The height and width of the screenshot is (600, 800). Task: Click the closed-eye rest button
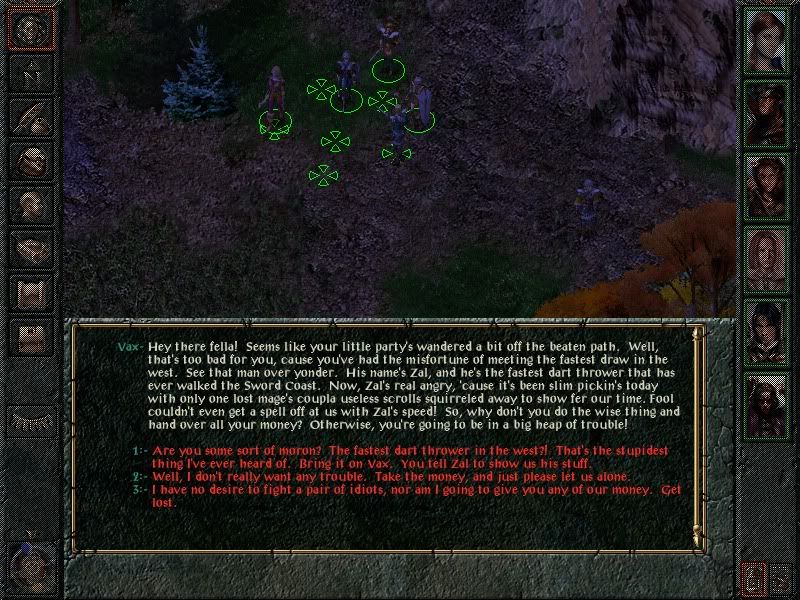click(31, 418)
